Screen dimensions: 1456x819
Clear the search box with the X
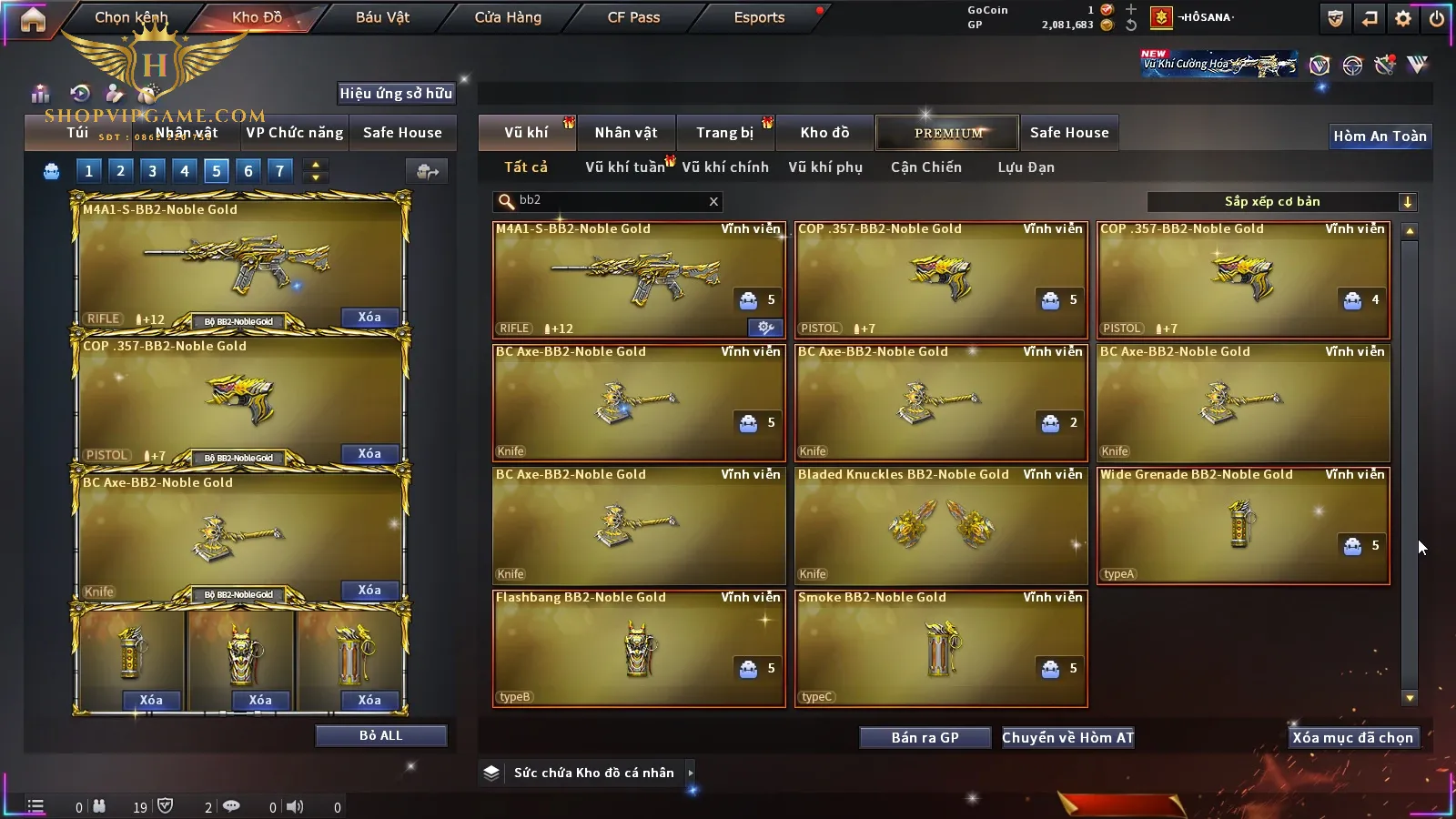[713, 202]
